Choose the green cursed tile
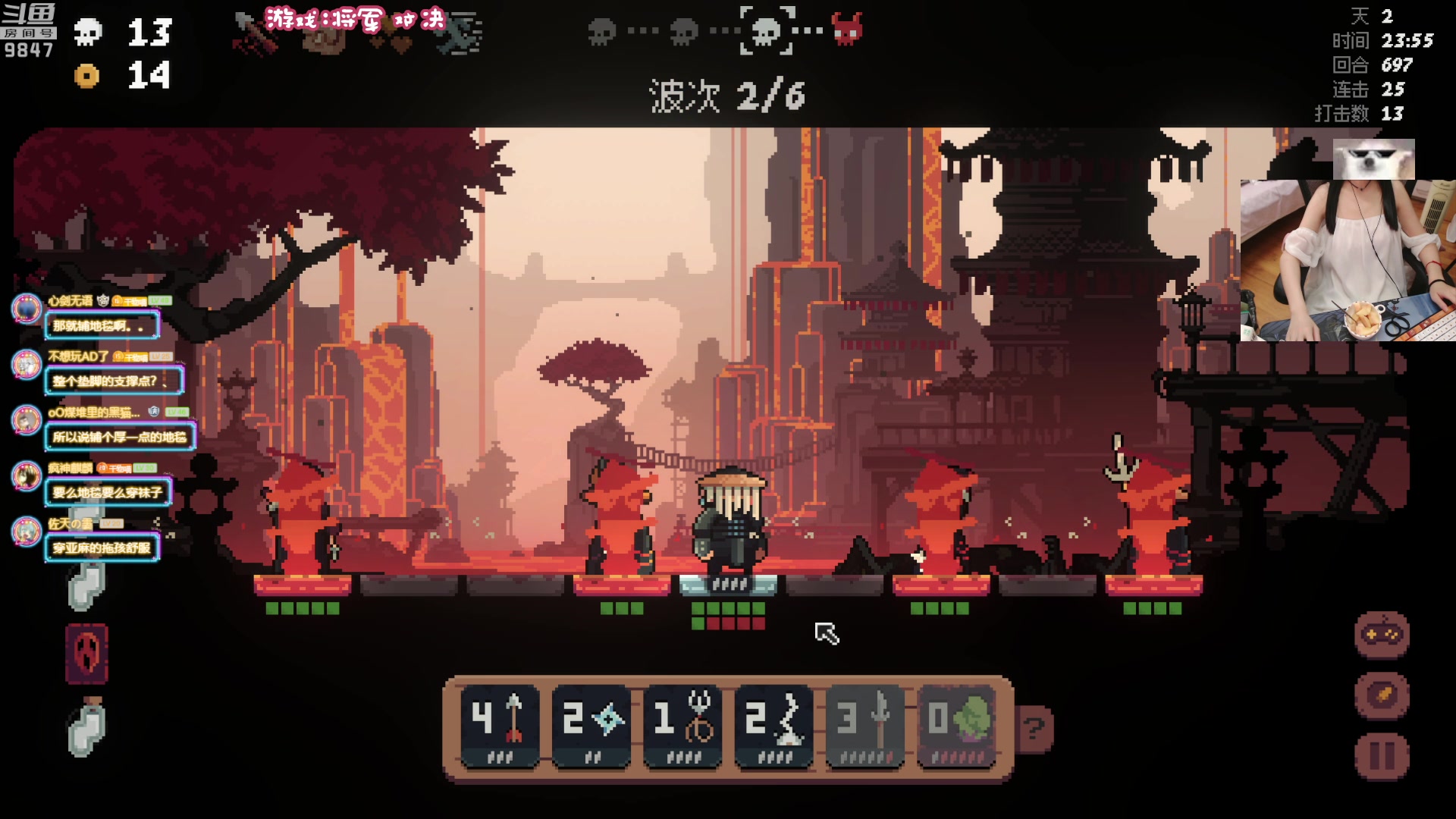Viewport: 1456px width, 819px height. [956, 726]
